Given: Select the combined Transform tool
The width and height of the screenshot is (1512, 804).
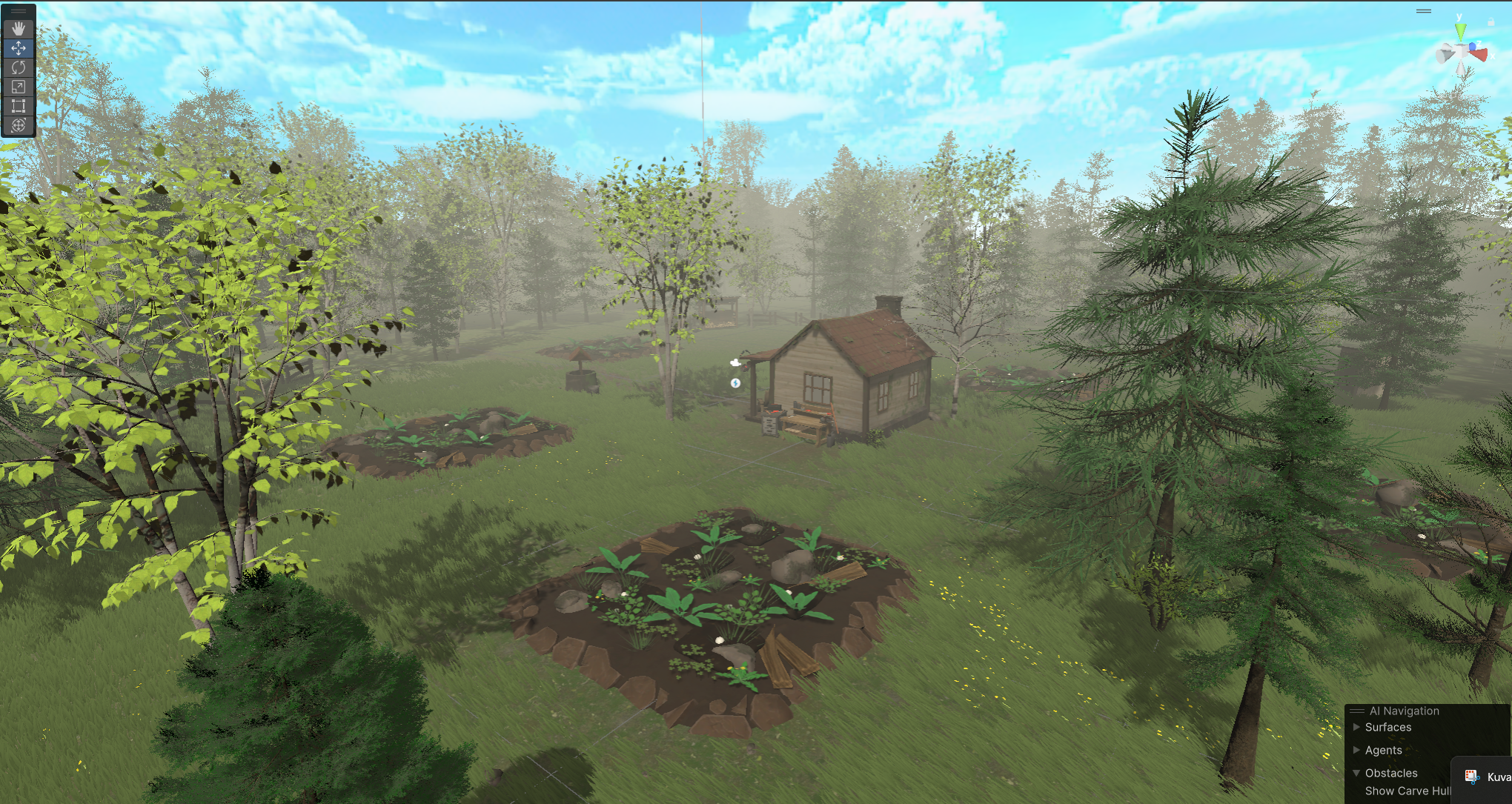Looking at the screenshot, I should 19,125.
